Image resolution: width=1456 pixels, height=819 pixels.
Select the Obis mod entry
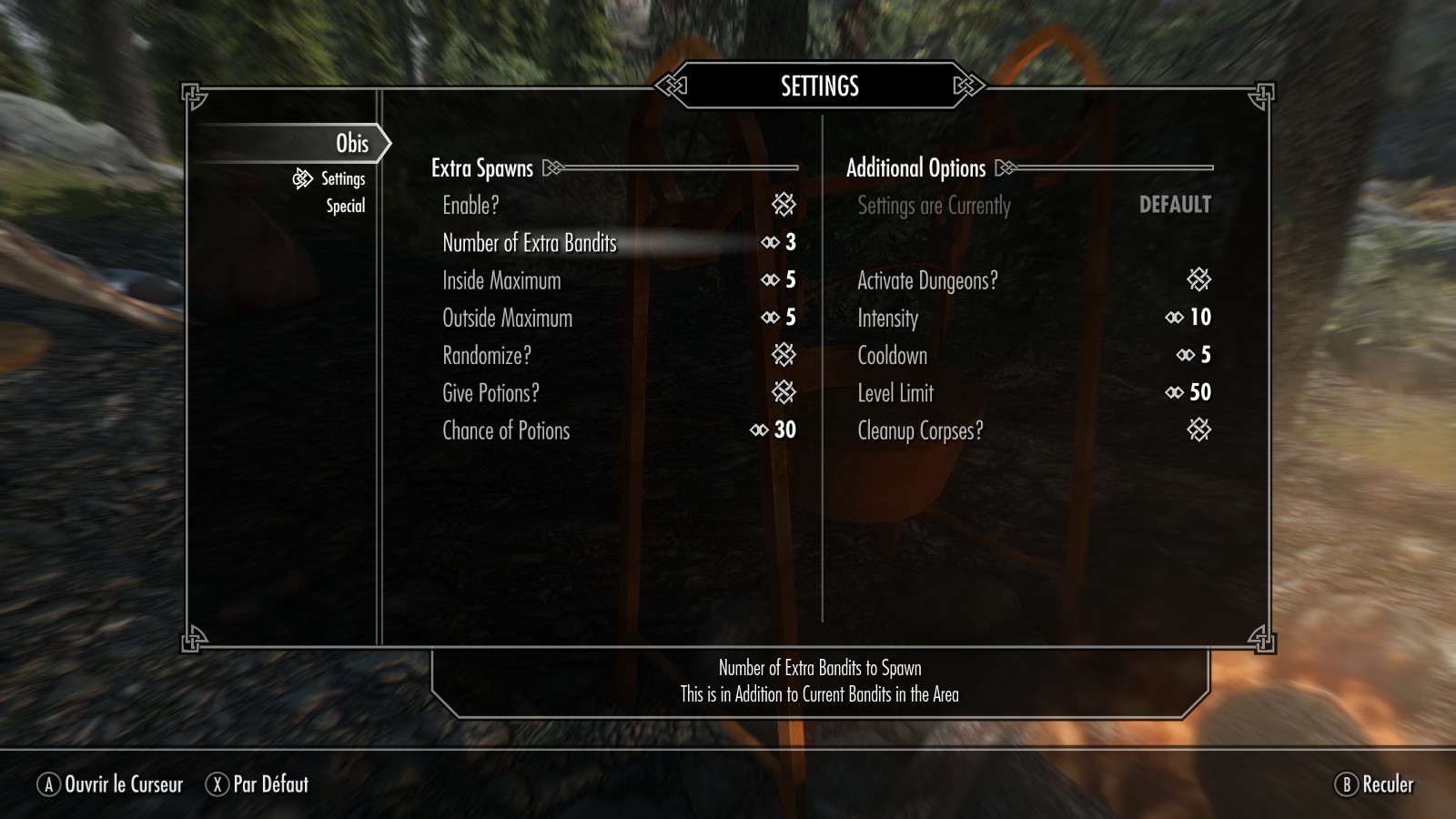click(351, 144)
